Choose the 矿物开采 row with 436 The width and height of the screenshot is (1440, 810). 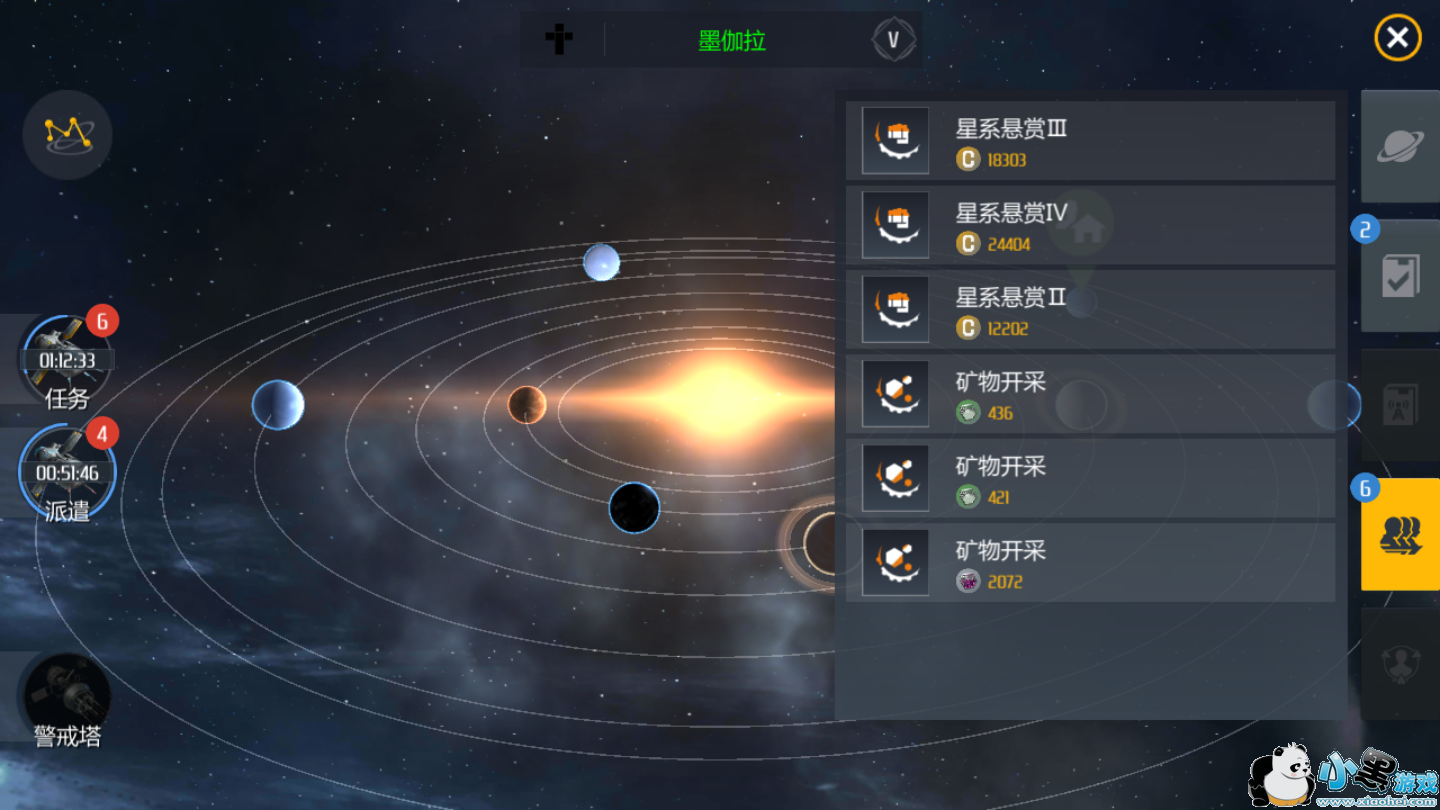(x=1090, y=394)
